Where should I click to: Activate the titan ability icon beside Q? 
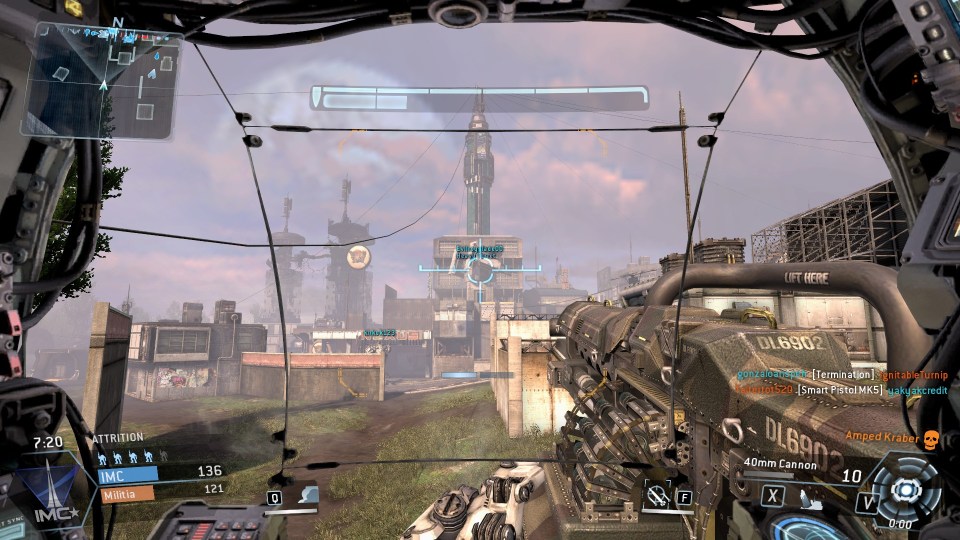tap(308, 495)
